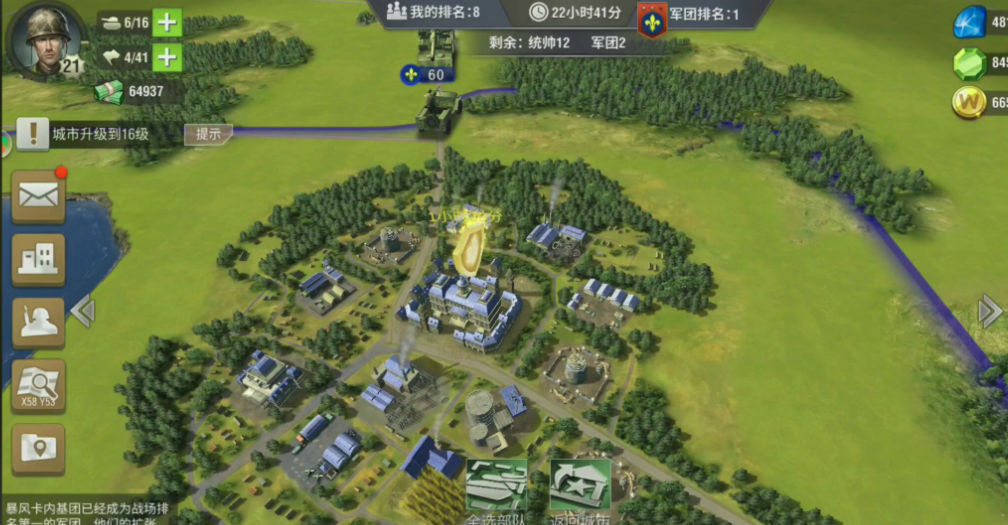This screenshot has height=525, width=1008.
Task: Open the green gem resource
Action: [972, 63]
